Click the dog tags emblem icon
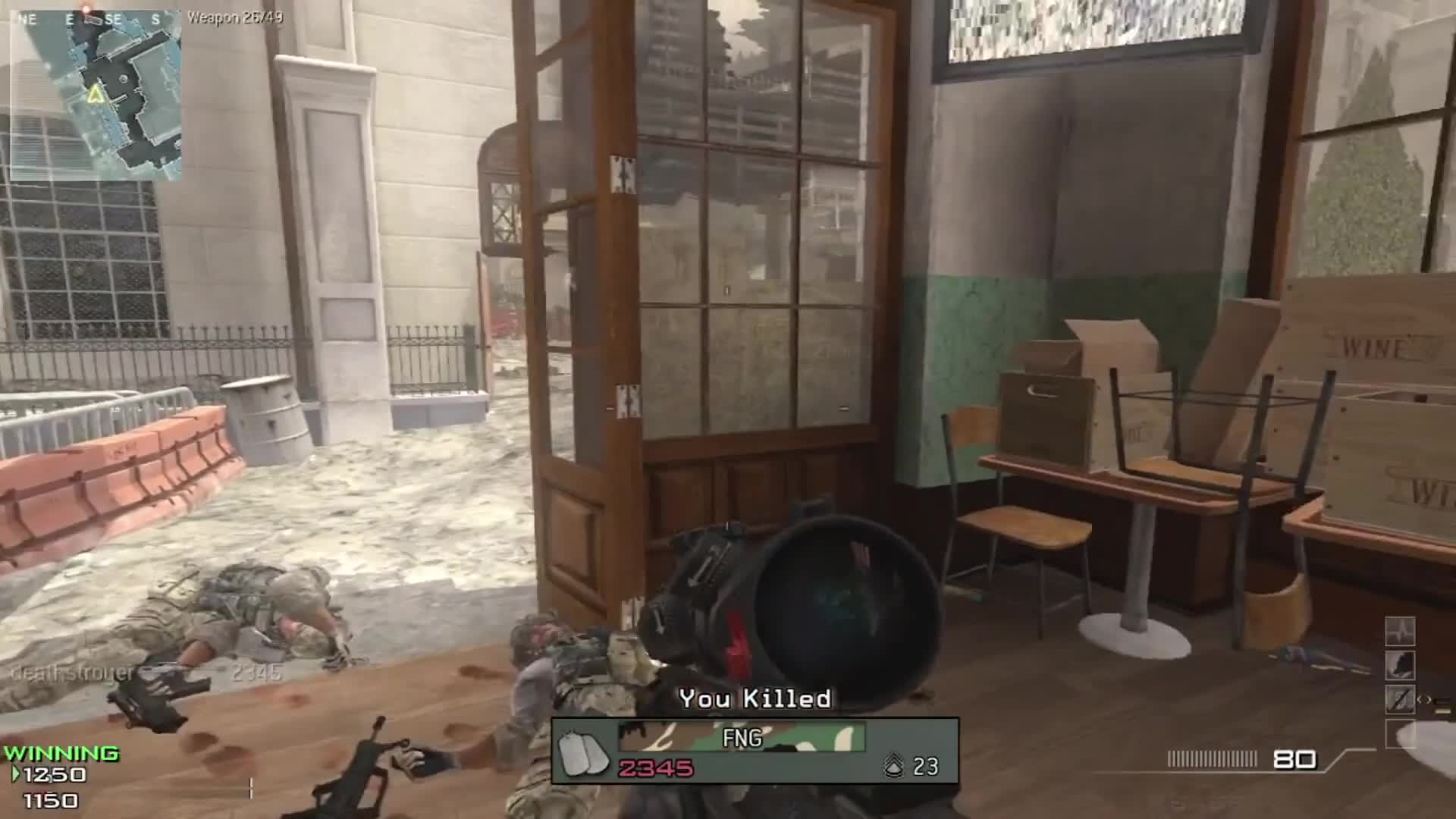The width and height of the screenshot is (1456, 819). click(583, 753)
